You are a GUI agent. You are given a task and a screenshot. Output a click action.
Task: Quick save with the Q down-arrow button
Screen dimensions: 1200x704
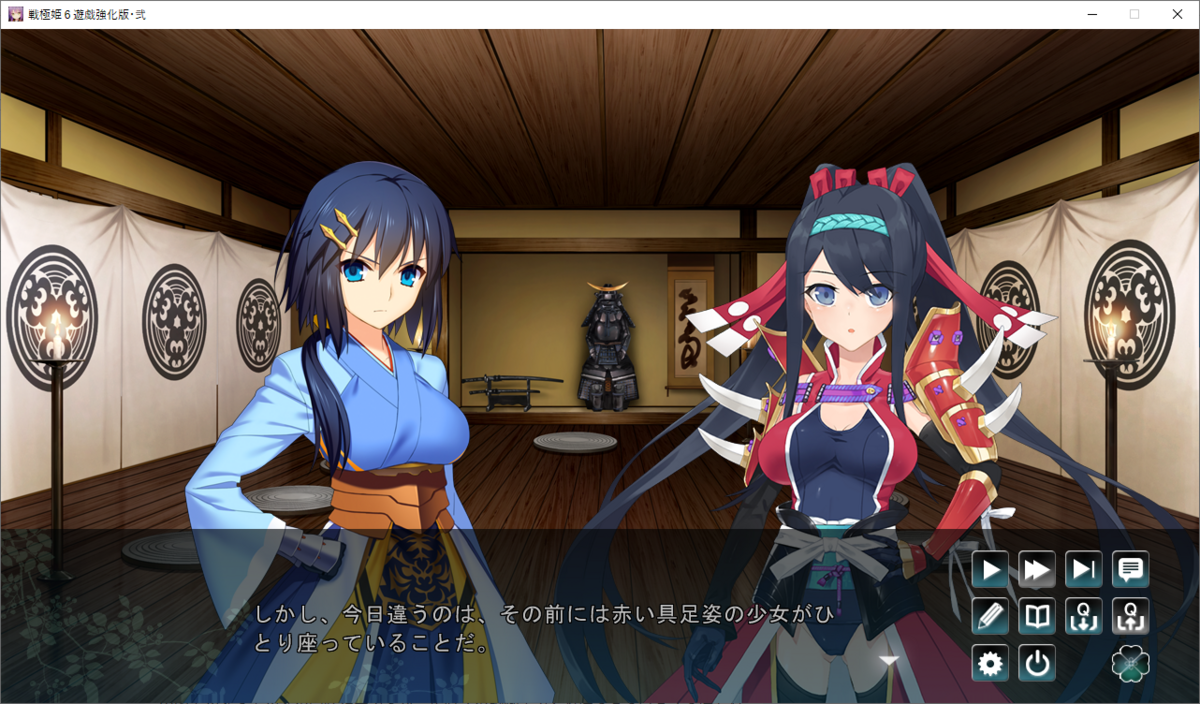(1084, 616)
